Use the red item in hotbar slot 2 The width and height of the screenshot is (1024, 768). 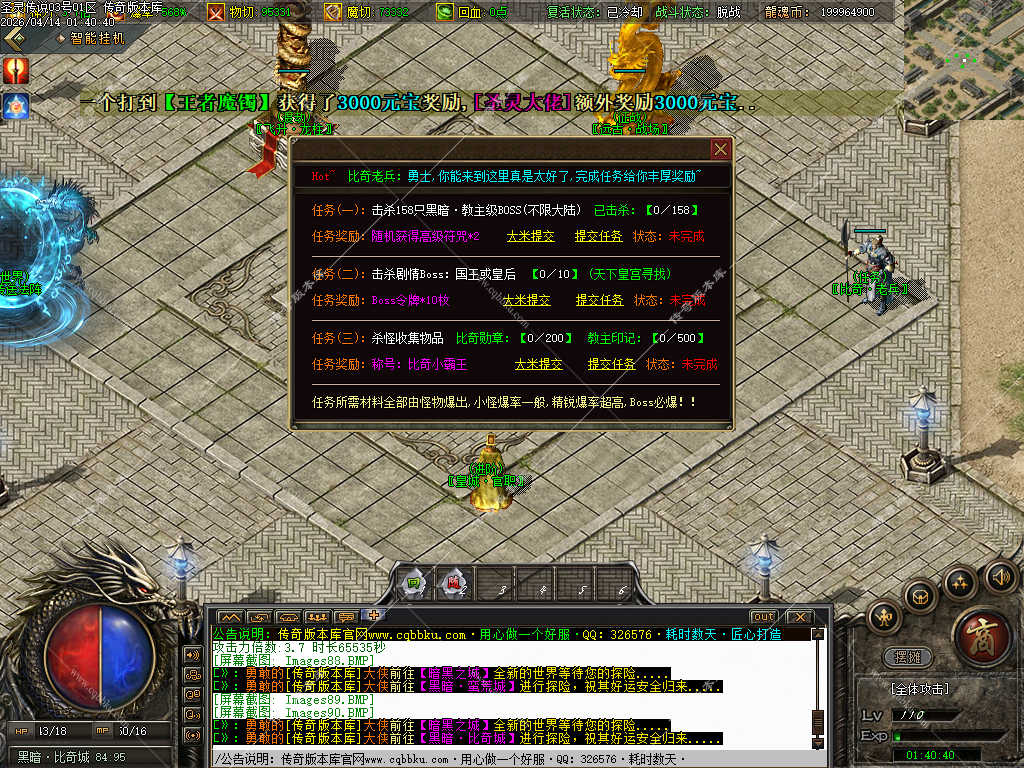(x=454, y=584)
